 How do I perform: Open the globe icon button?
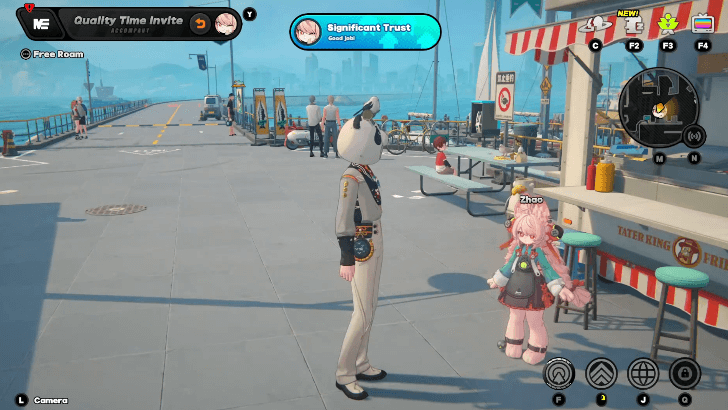click(643, 373)
